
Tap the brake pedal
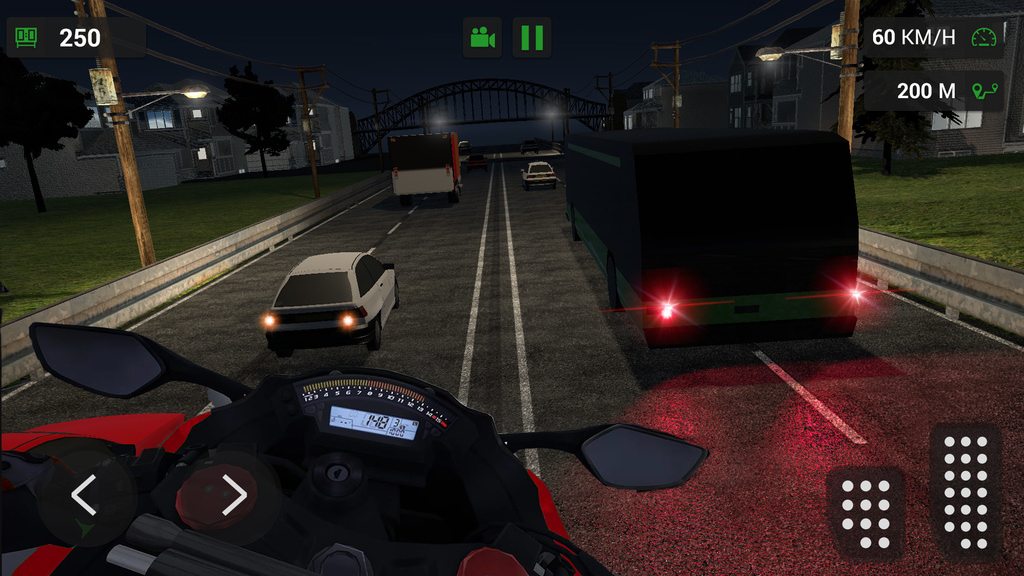[865, 509]
